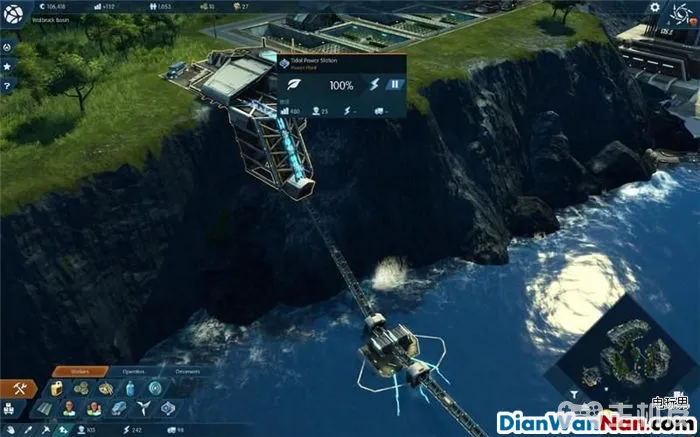700x437 pixels.
Task: Switch to the Ornaments tab
Action: click(188, 371)
